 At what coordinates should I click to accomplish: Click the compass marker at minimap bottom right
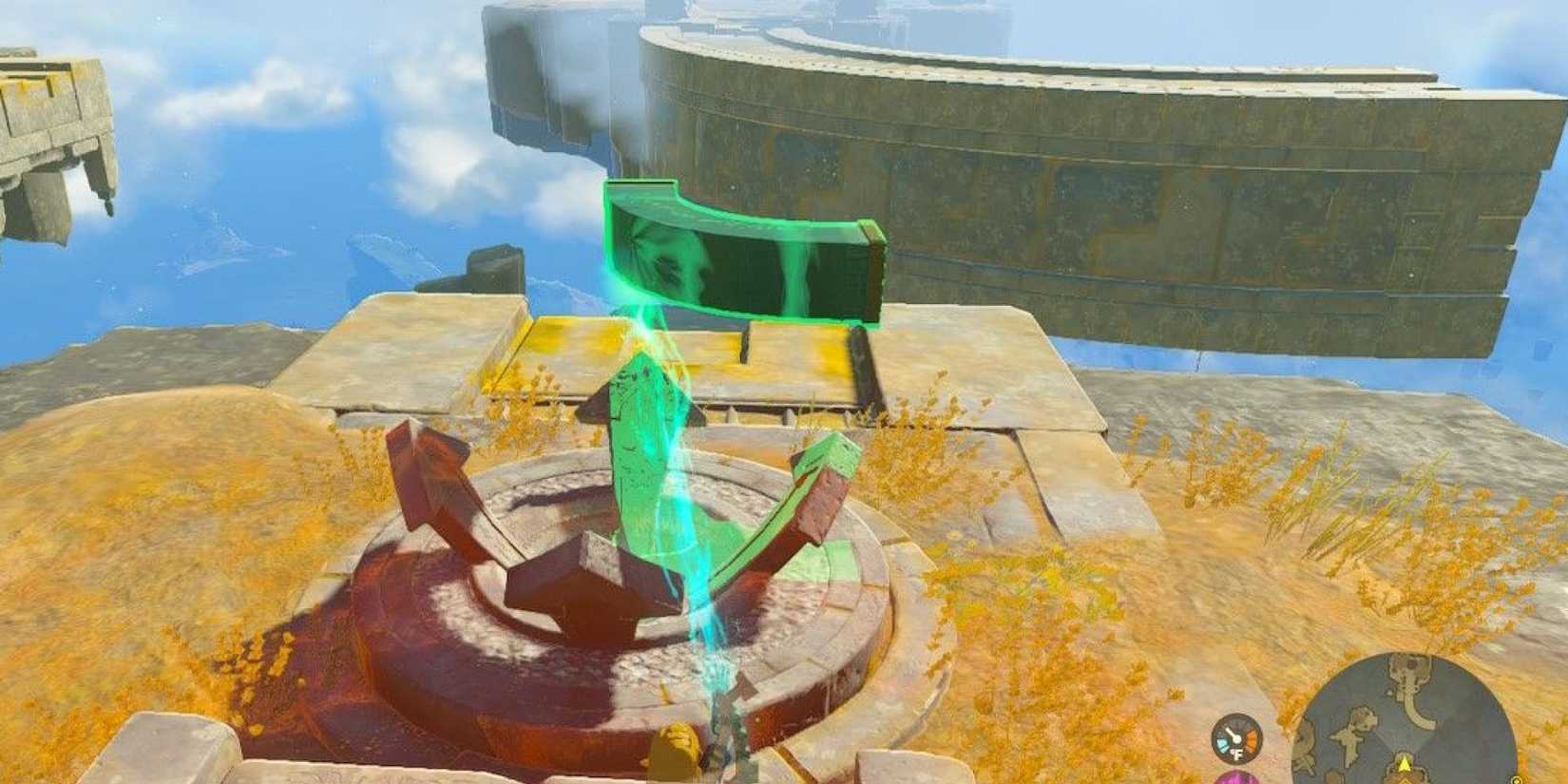[1515, 779]
